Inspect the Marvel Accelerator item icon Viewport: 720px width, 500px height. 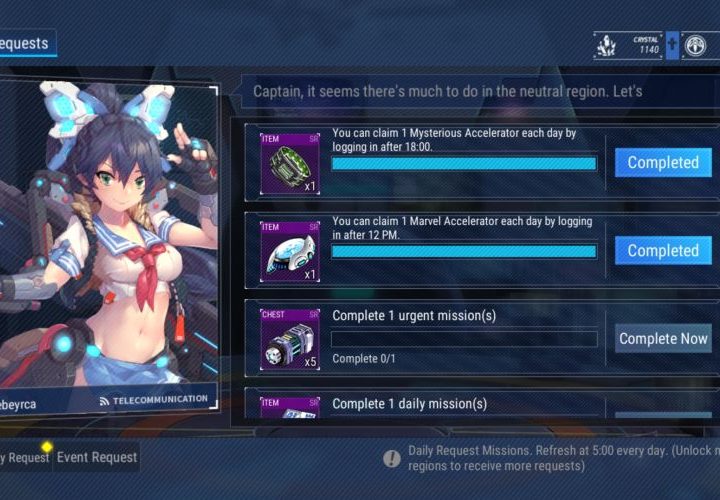click(x=290, y=251)
